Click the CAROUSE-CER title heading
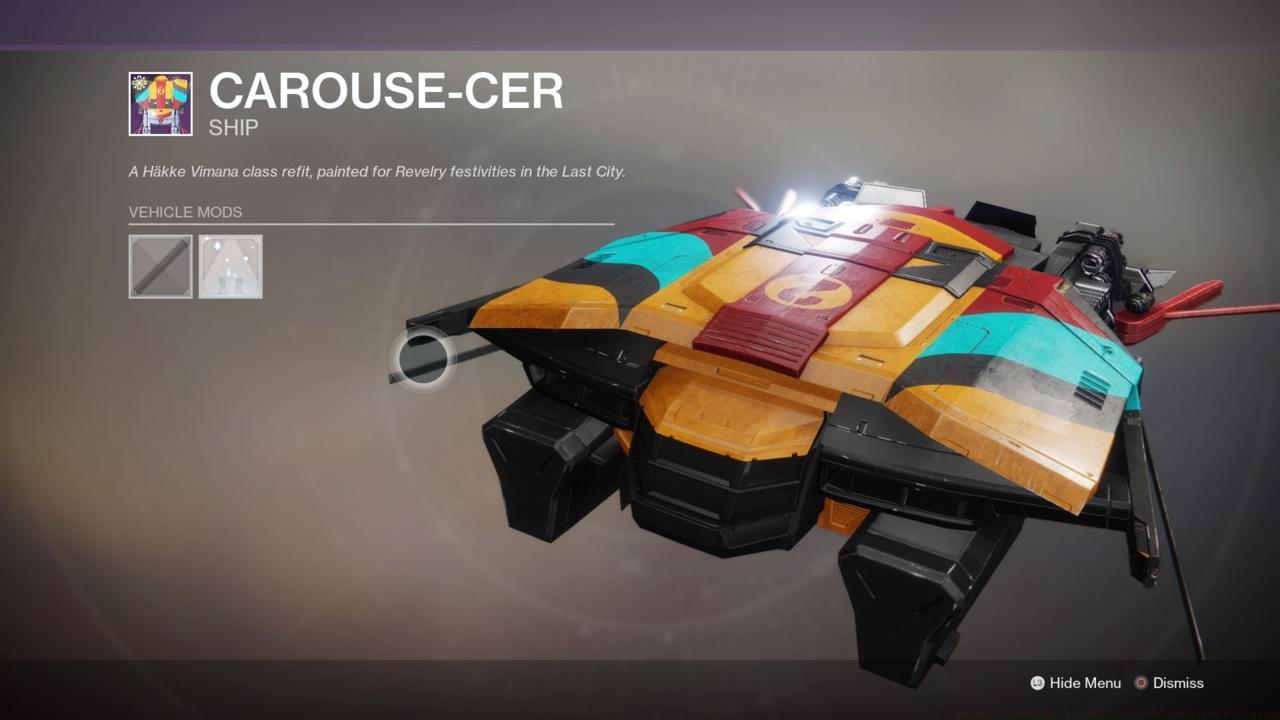This screenshot has width=1280, height=720. pos(386,91)
